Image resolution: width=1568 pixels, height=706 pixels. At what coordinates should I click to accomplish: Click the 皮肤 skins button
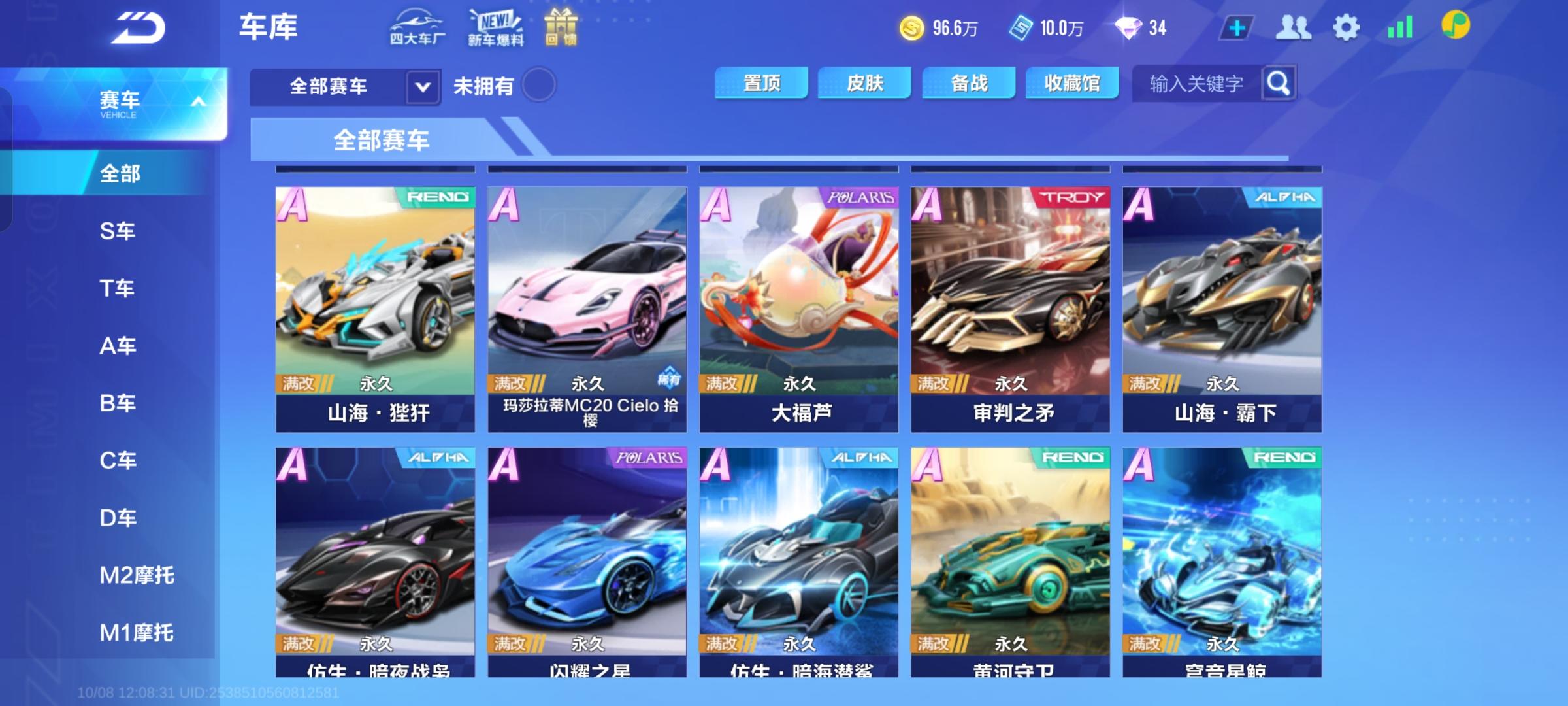[x=865, y=82]
